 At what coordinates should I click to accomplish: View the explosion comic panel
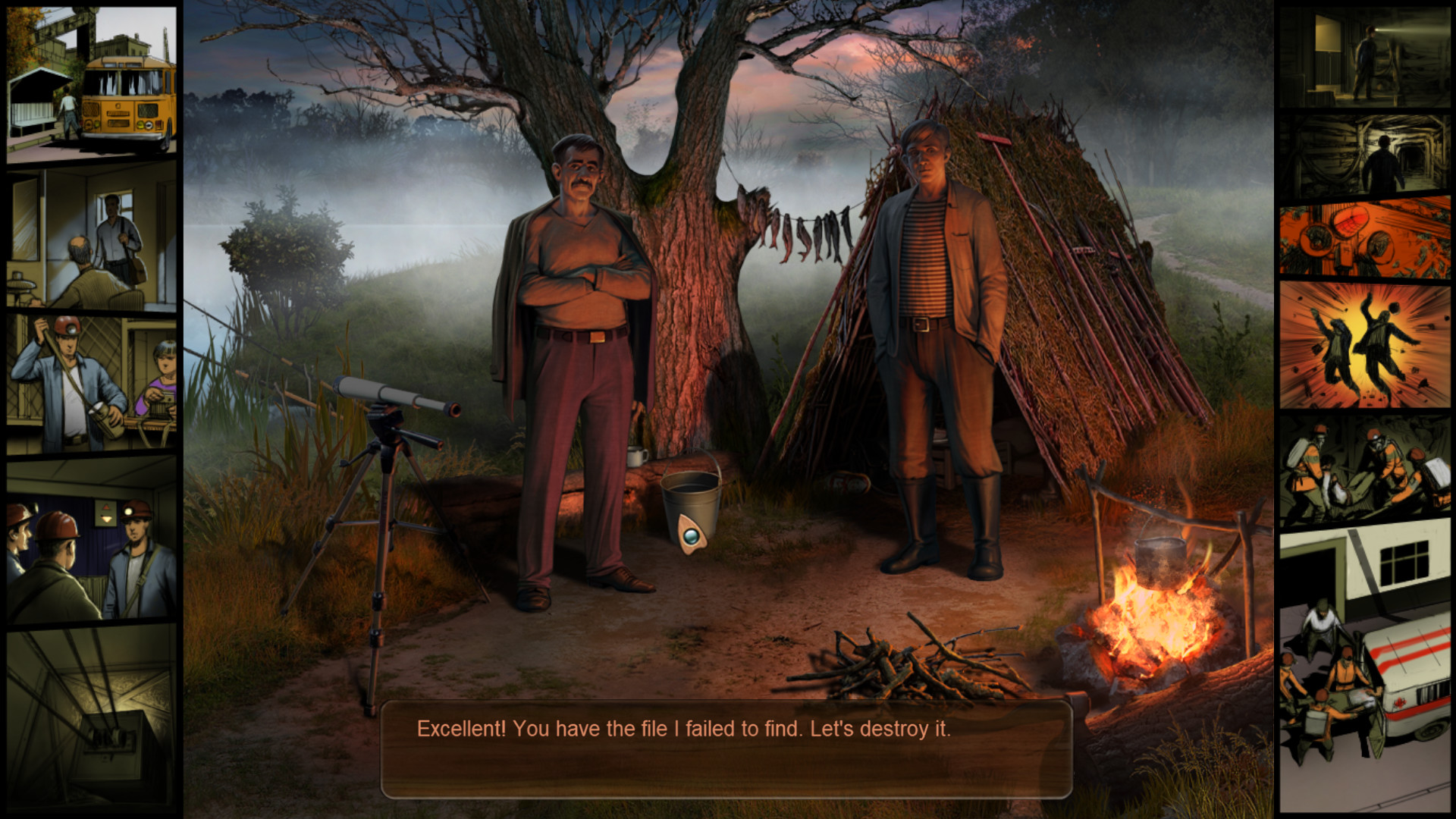[x=1364, y=346]
